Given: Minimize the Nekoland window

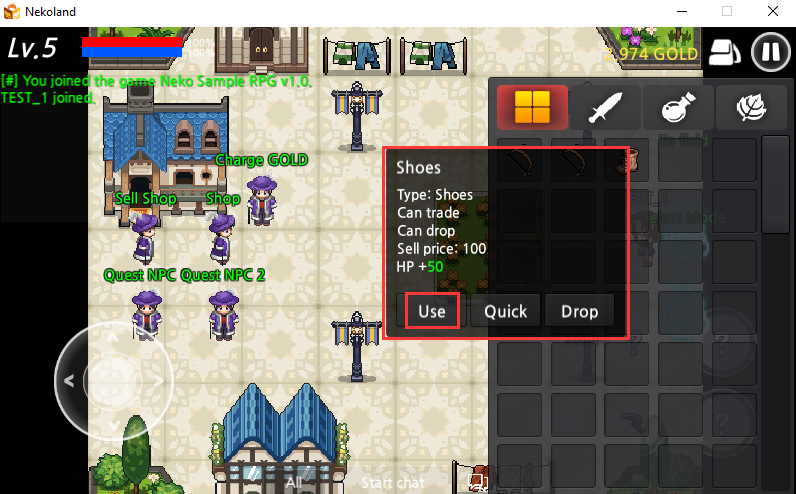Looking at the screenshot, I should (x=681, y=11).
